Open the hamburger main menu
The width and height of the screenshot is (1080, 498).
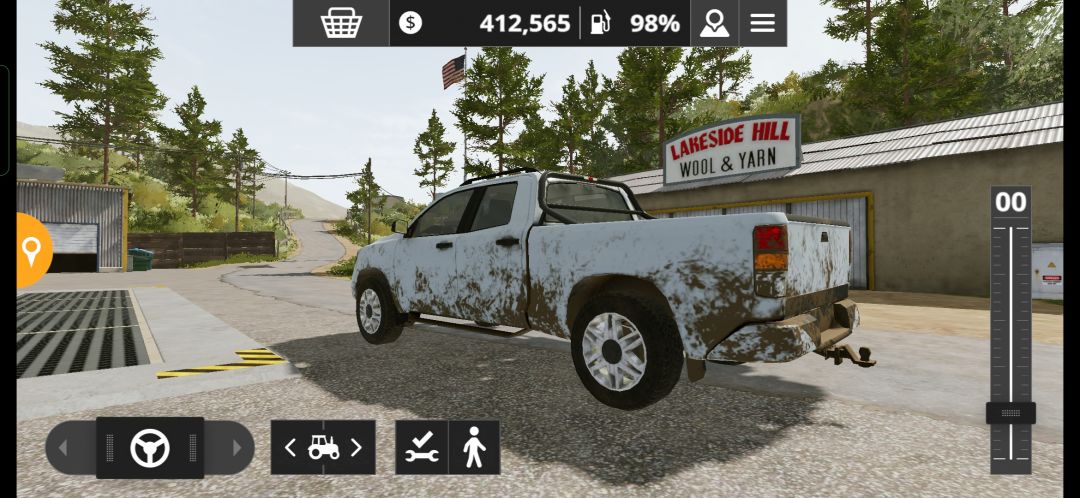[x=763, y=23]
